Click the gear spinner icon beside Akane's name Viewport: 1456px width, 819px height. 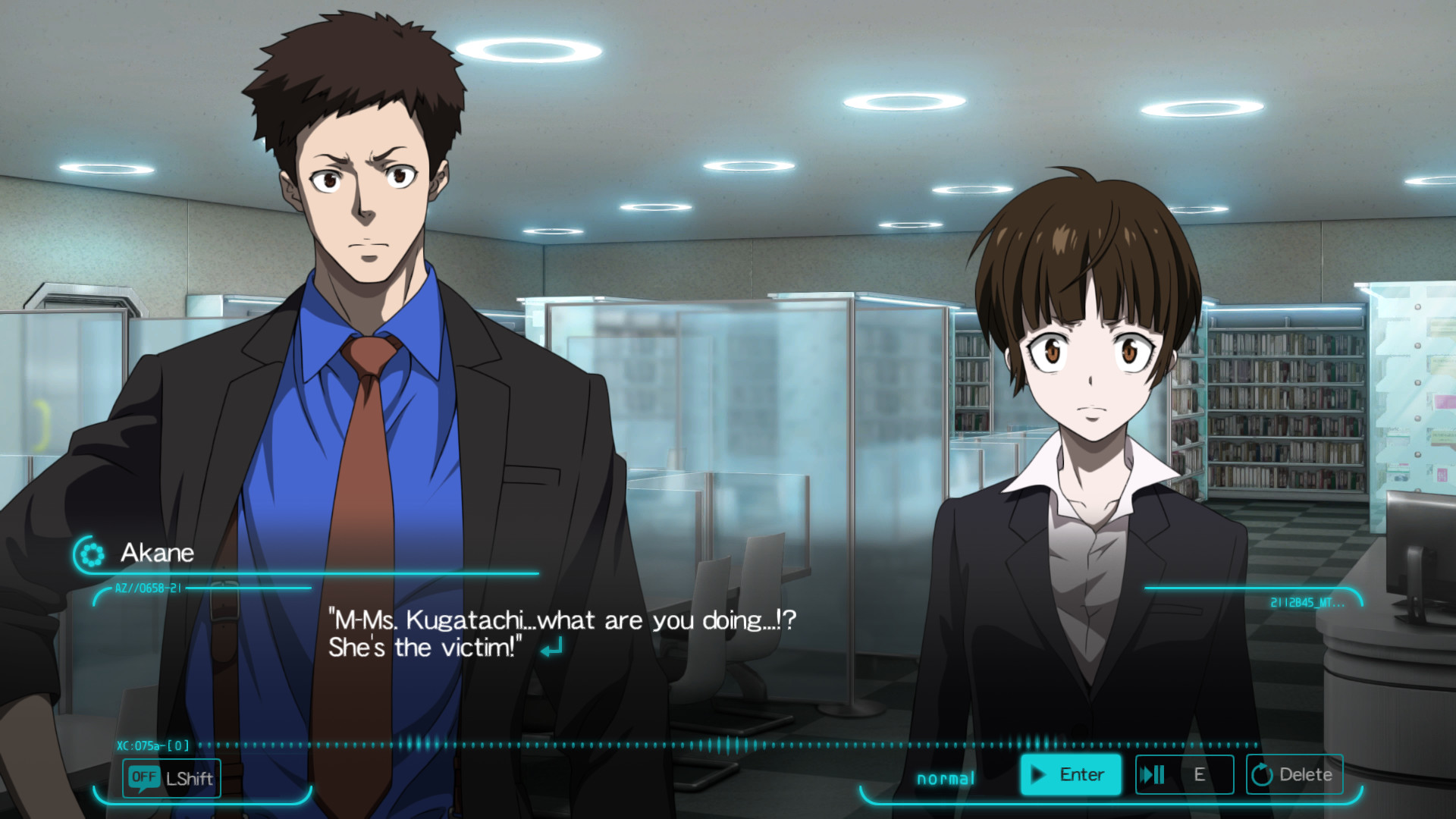[92, 553]
